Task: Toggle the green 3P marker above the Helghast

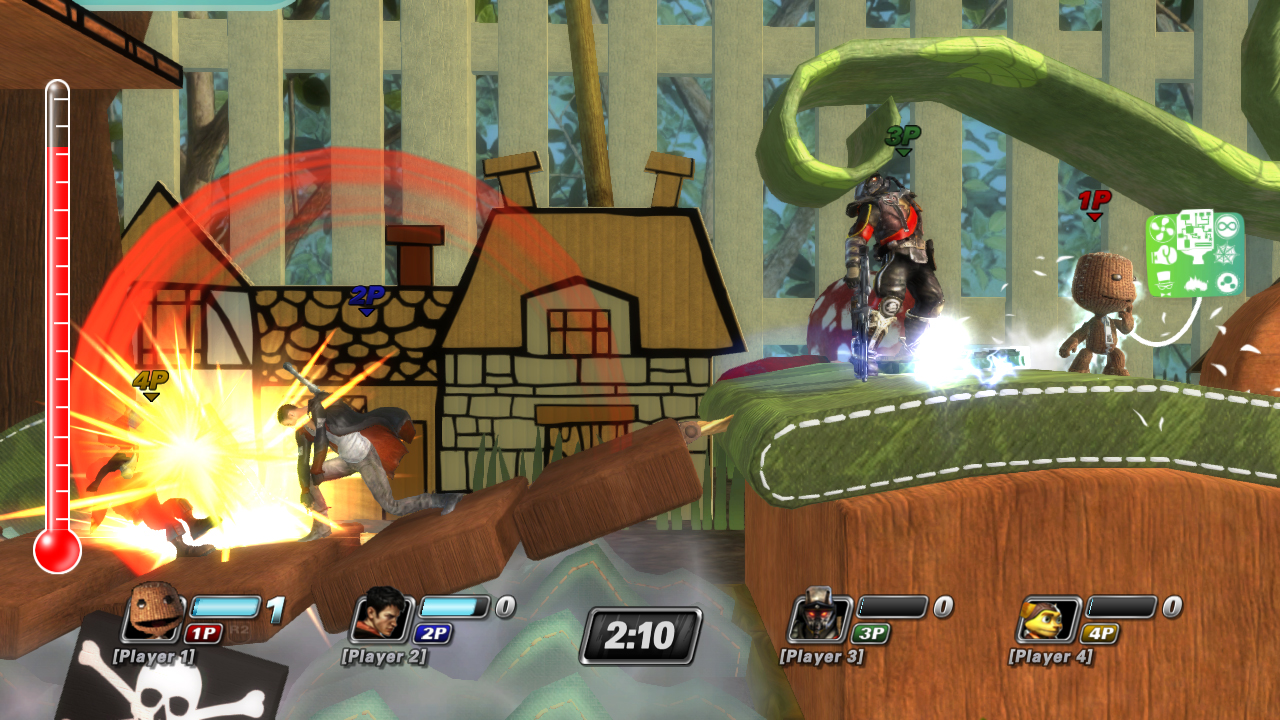Action: coord(905,135)
